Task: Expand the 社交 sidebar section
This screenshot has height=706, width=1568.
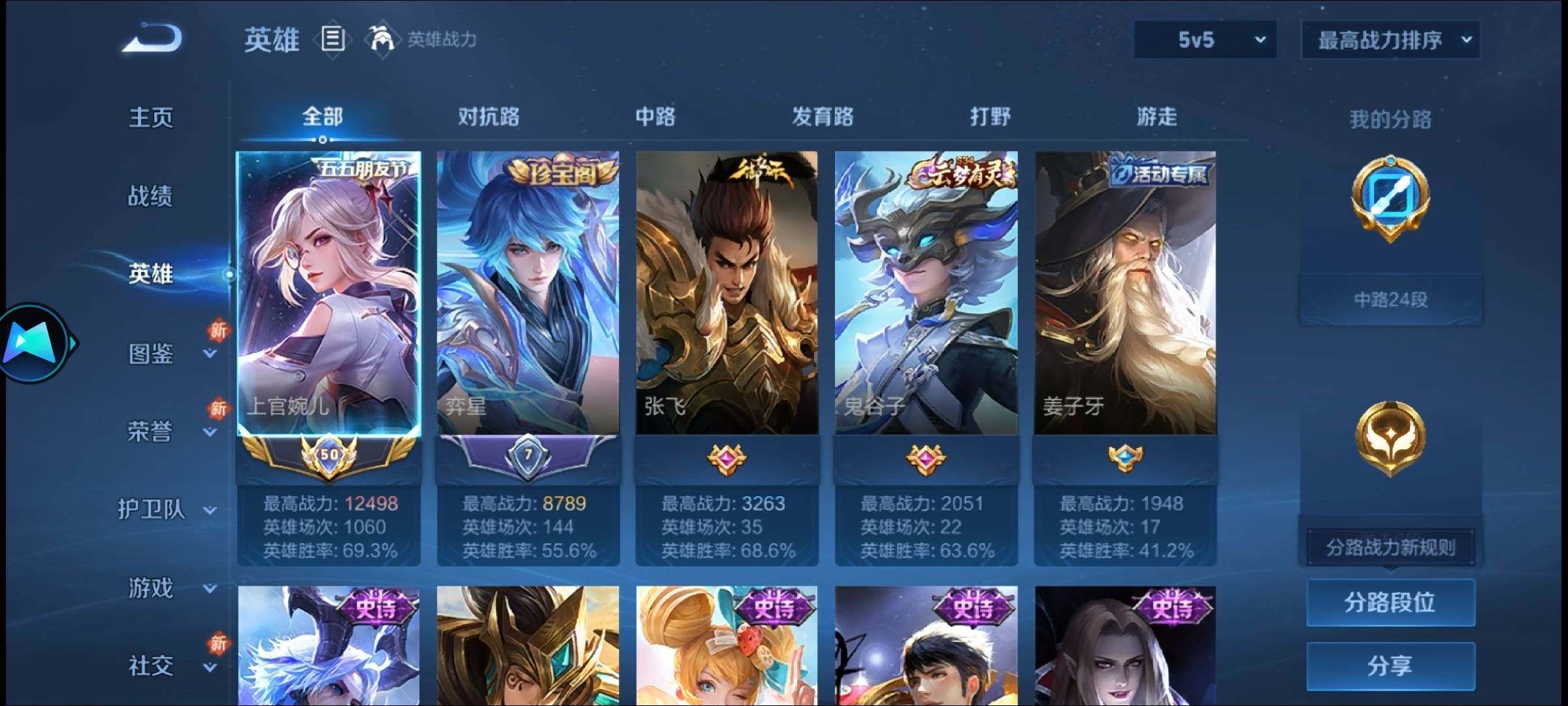Action: click(152, 665)
